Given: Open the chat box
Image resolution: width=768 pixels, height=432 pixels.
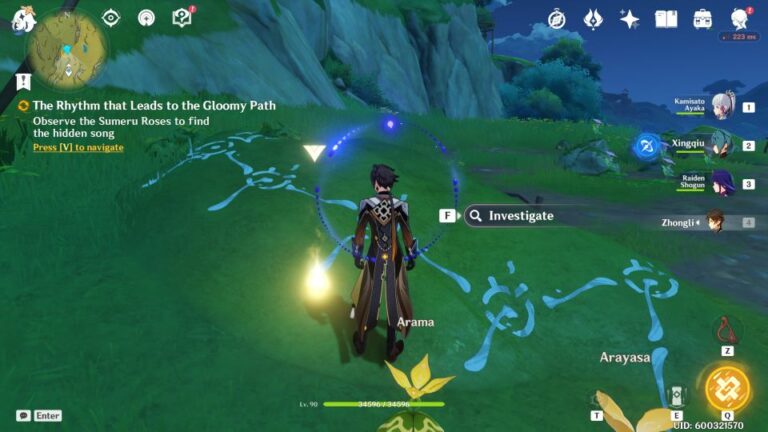Looking at the screenshot, I should [x=23, y=415].
